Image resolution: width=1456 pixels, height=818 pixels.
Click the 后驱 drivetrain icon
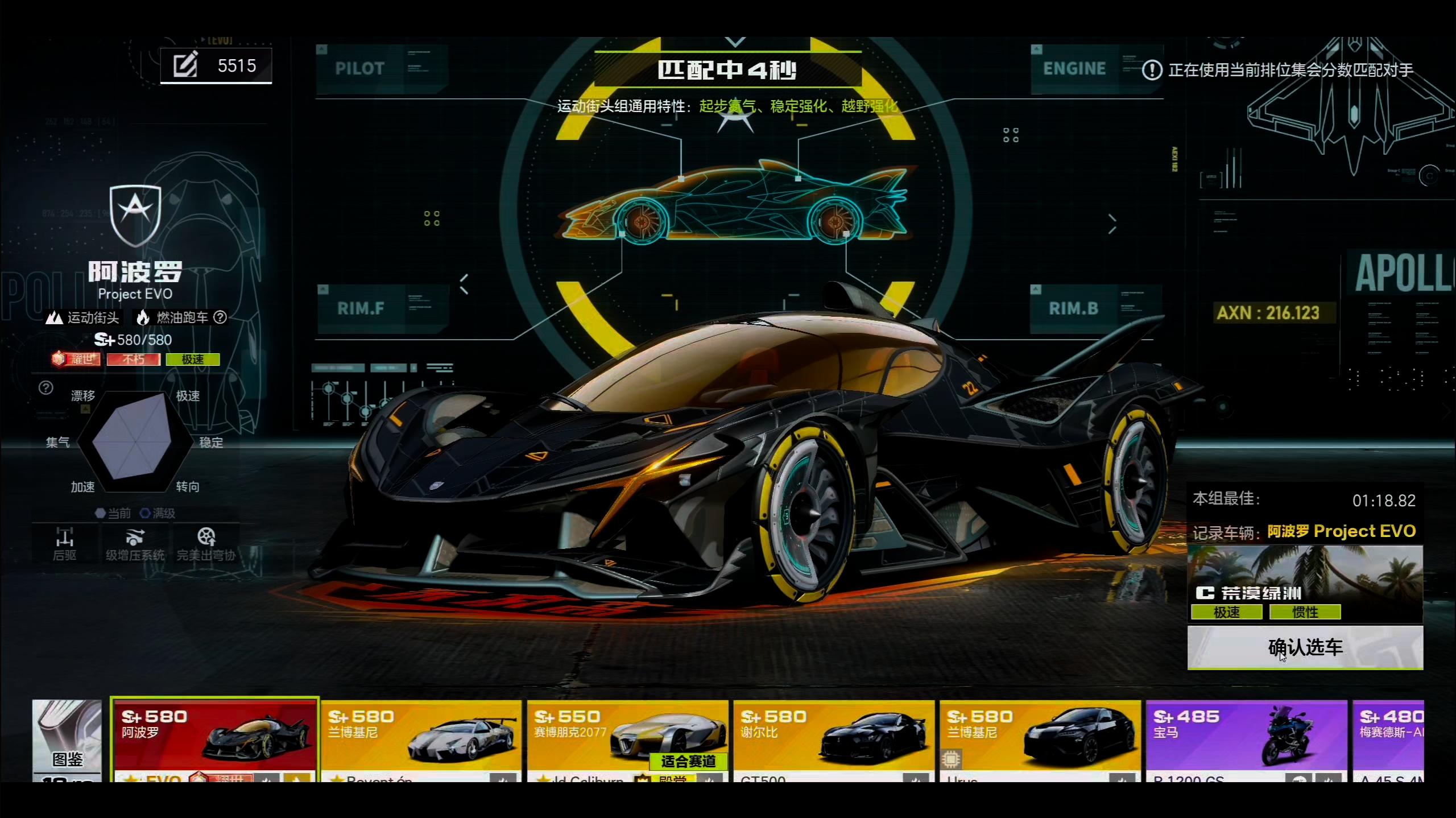tap(64, 543)
